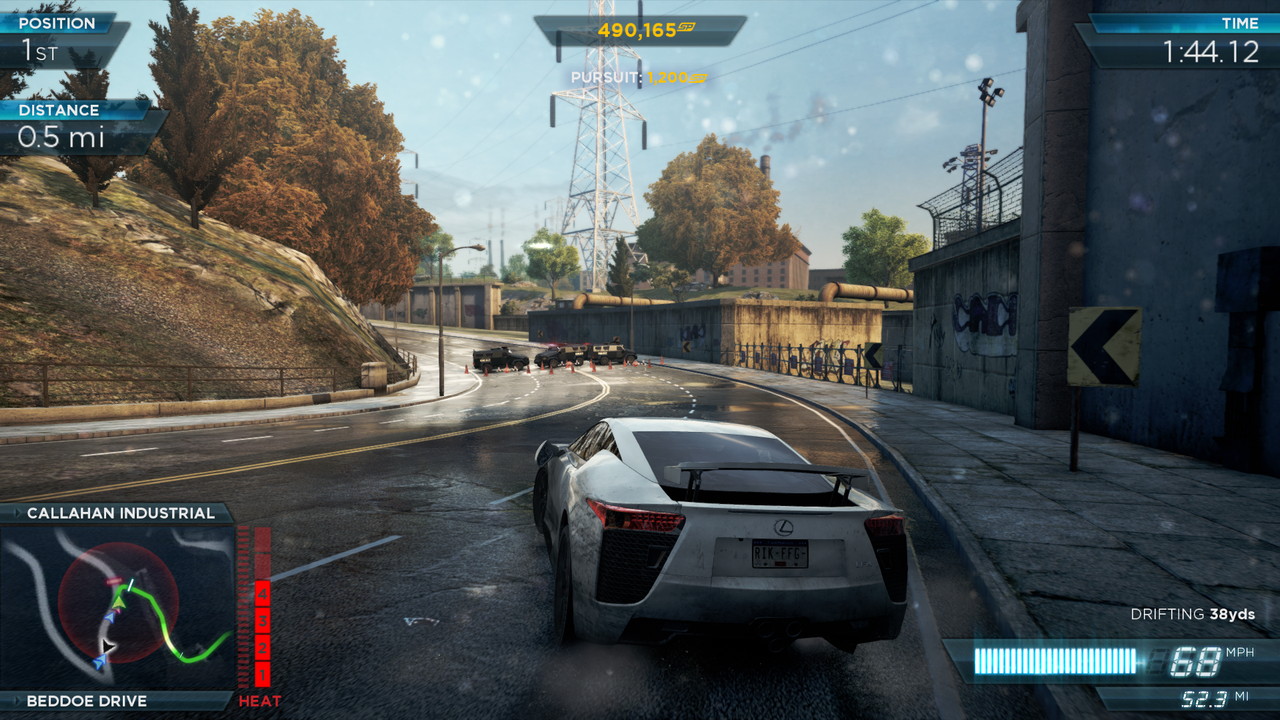Click the blue speedometer segment bar
The height and width of the screenshot is (720, 1280).
point(1055,658)
